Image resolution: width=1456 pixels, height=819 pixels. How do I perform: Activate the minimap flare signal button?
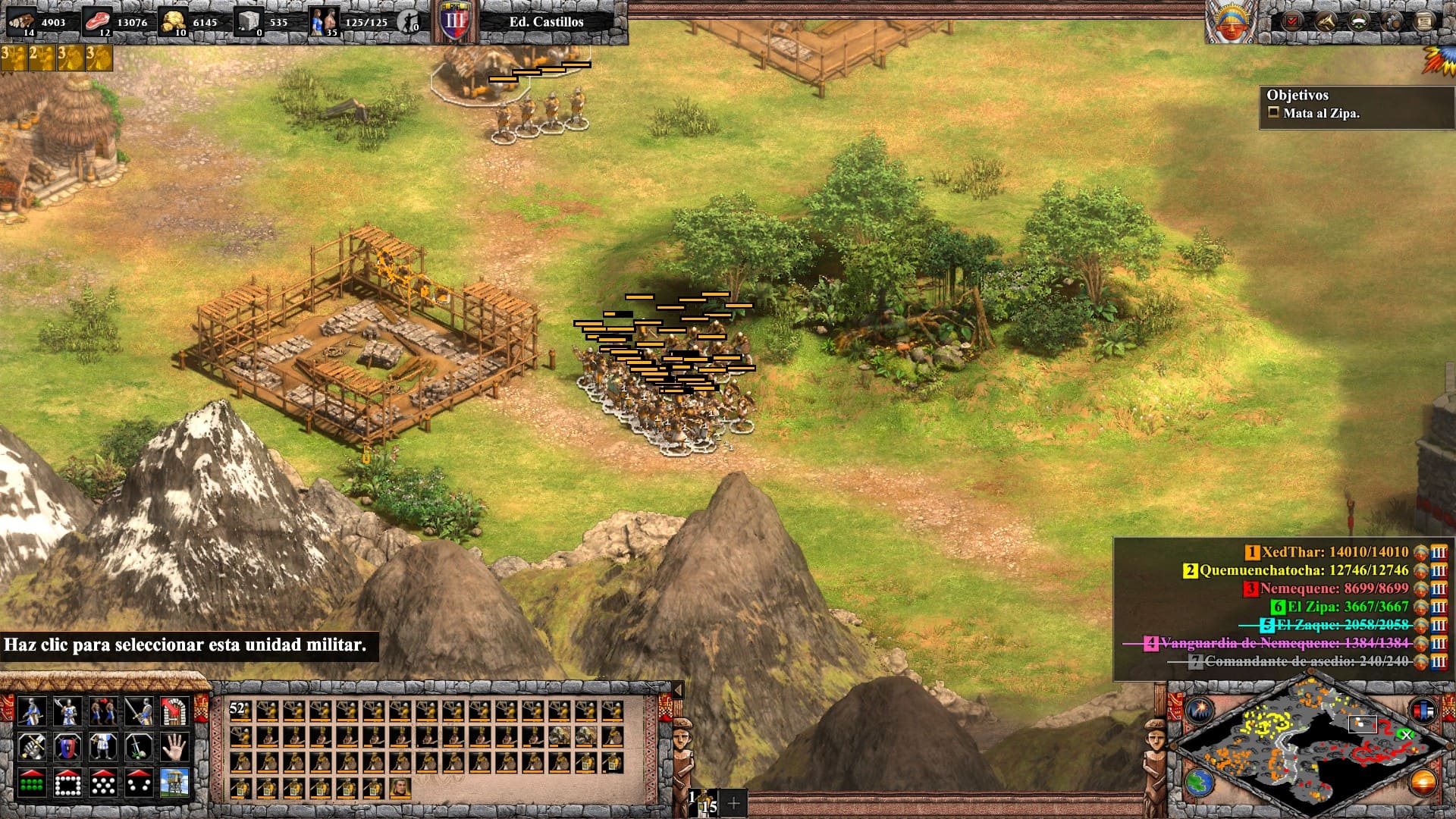tap(1200, 711)
